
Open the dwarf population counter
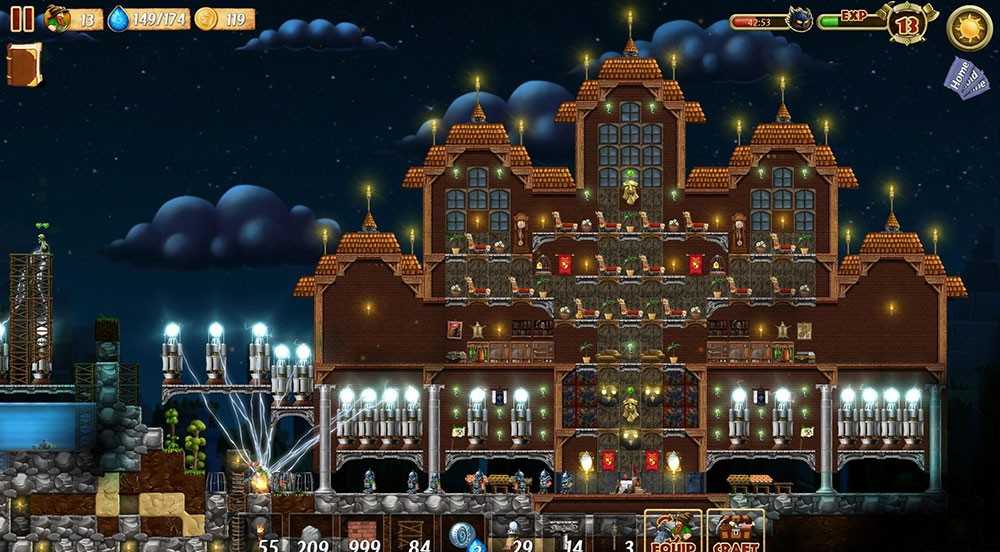pos(73,19)
